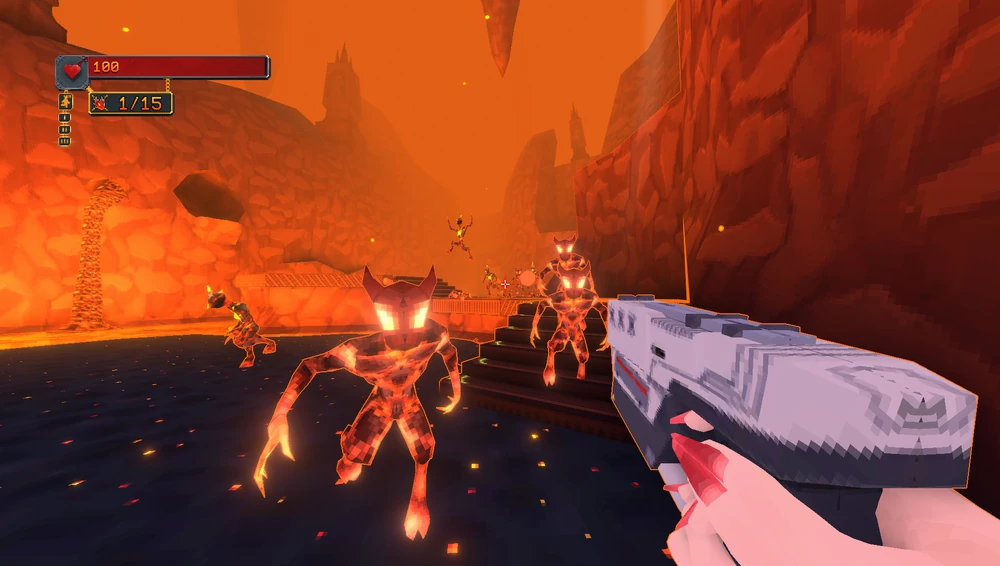Click the crossed-out demon kill objective icon

(x=102, y=103)
